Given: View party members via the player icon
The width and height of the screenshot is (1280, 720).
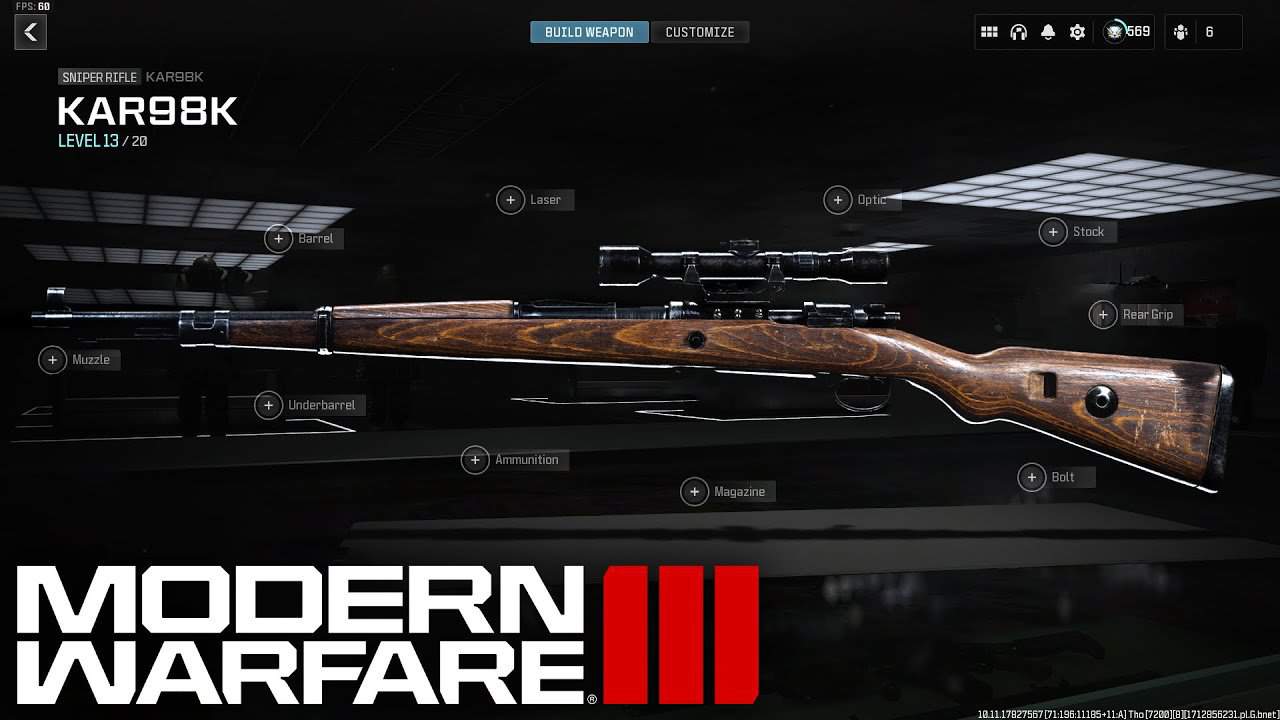Looking at the screenshot, I should point(1180,32).
